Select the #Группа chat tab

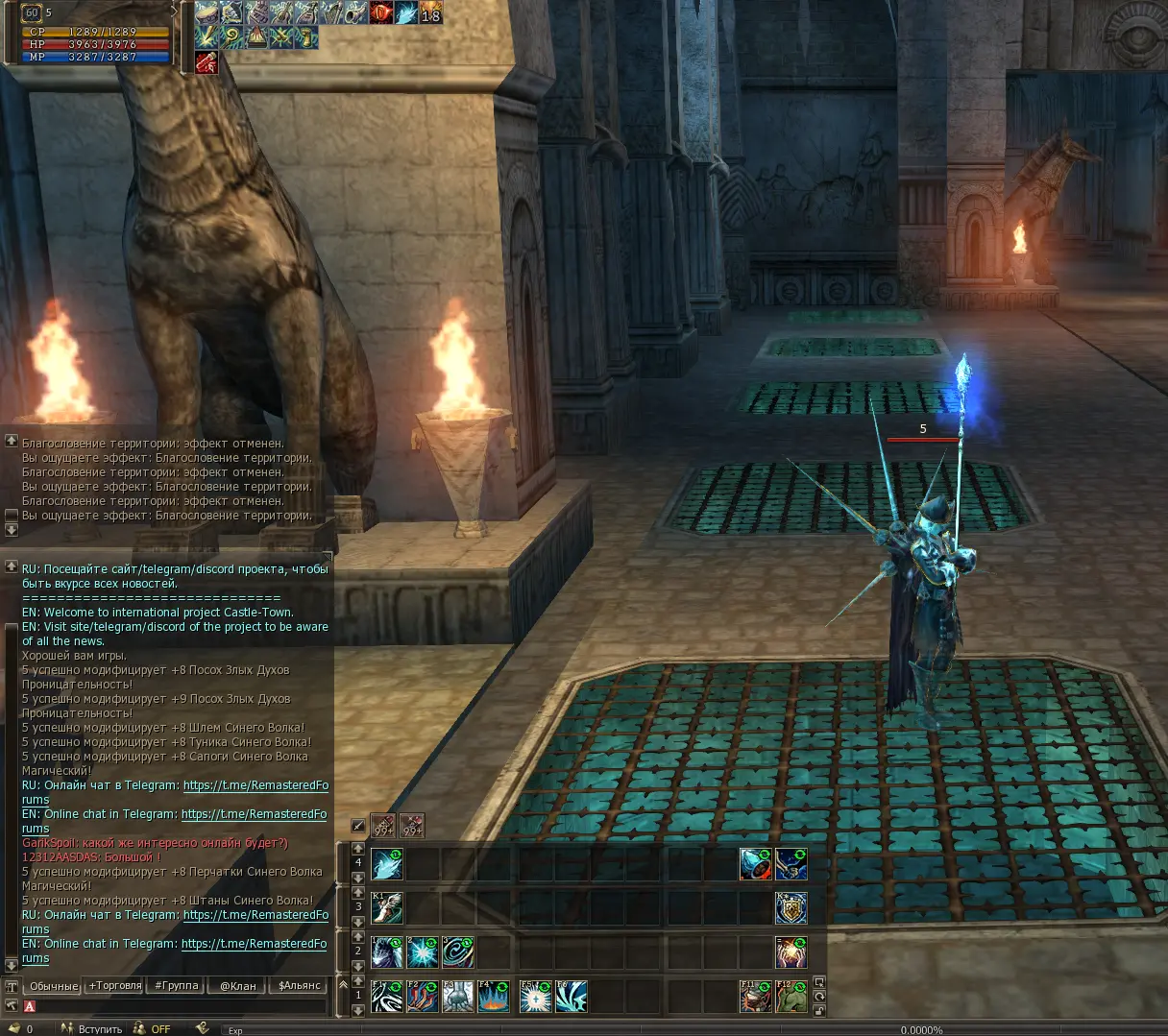pos(177,986)
